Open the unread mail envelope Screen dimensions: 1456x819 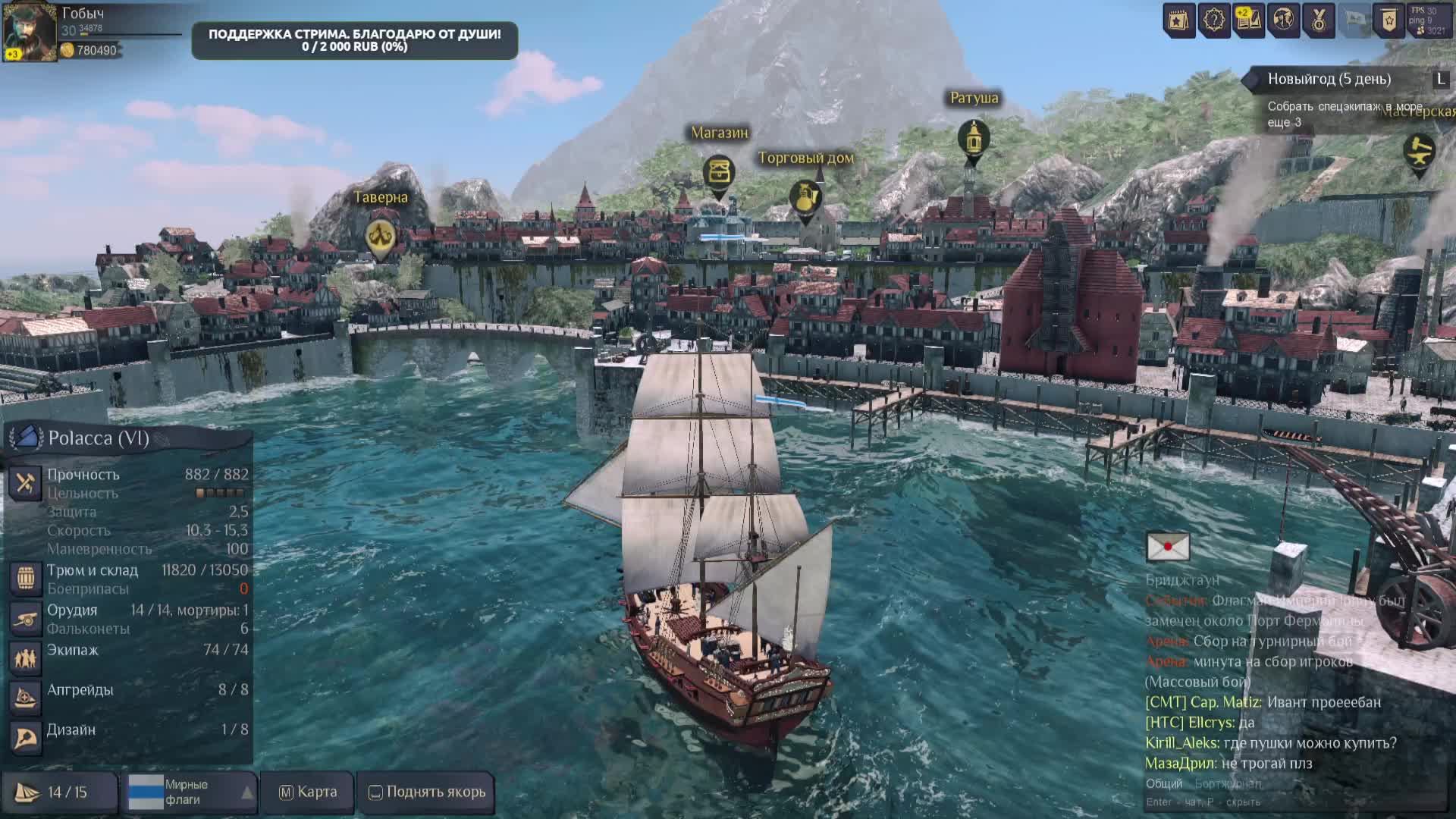(x=1168, y=546)
